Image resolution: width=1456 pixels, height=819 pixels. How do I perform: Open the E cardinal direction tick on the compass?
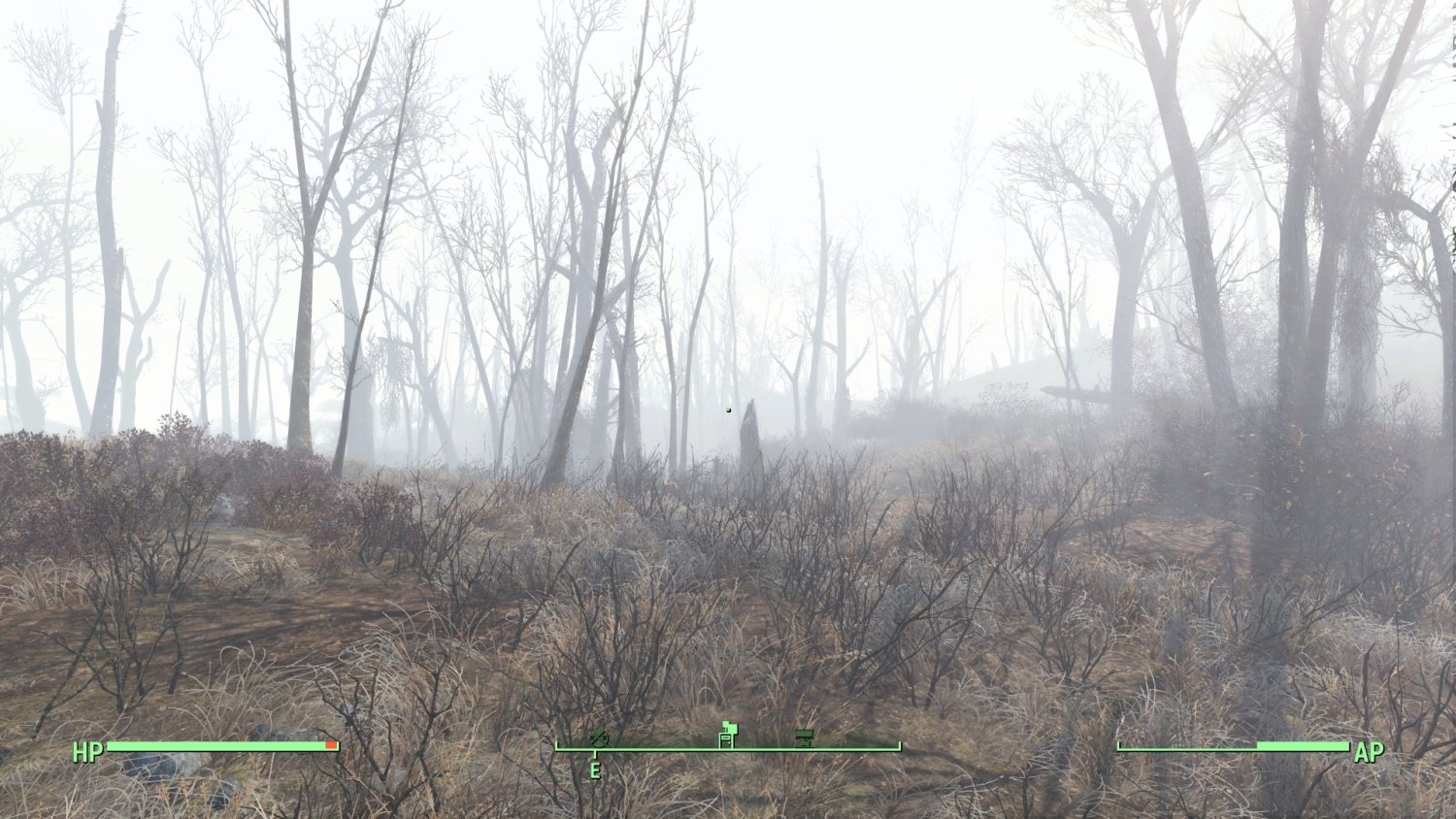click(x=595, y=752)
